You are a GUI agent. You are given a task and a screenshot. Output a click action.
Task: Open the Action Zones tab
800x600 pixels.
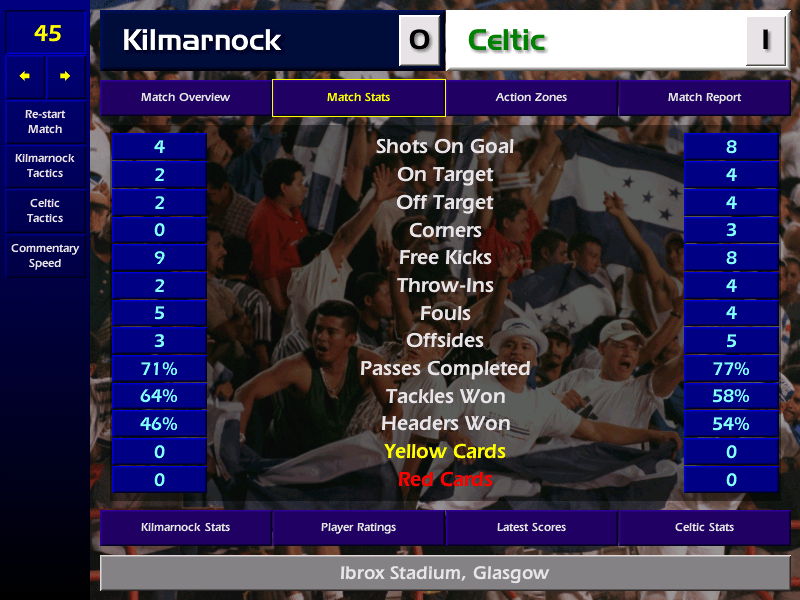pyautogui.click(x=531, y=98)
